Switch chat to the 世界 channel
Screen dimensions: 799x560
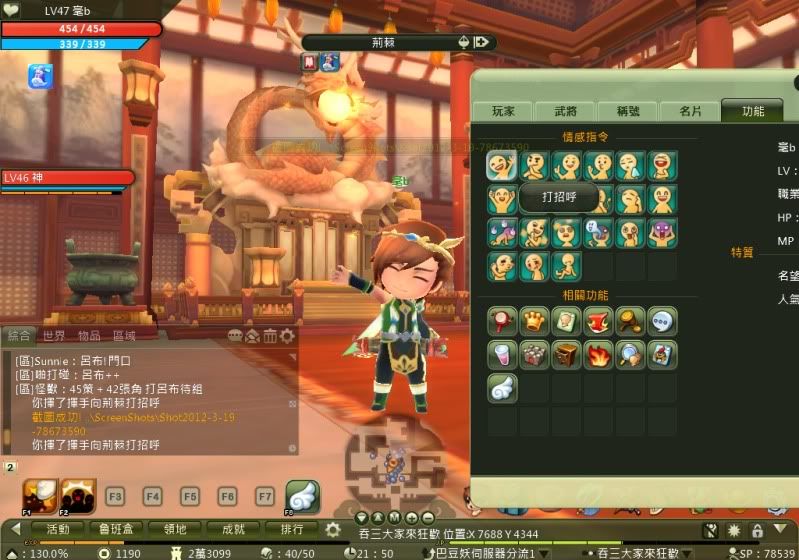point(54,335)
